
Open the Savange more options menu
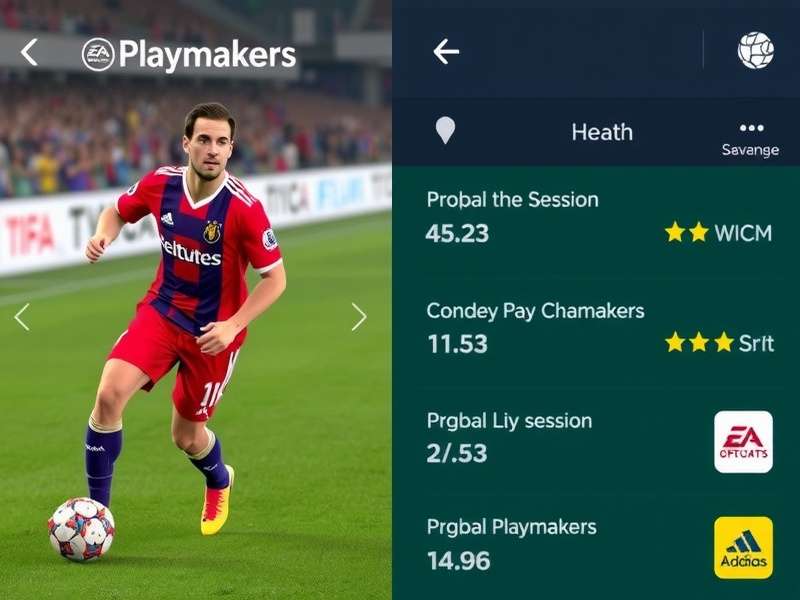pyautogui.click(x=751, y=137)
